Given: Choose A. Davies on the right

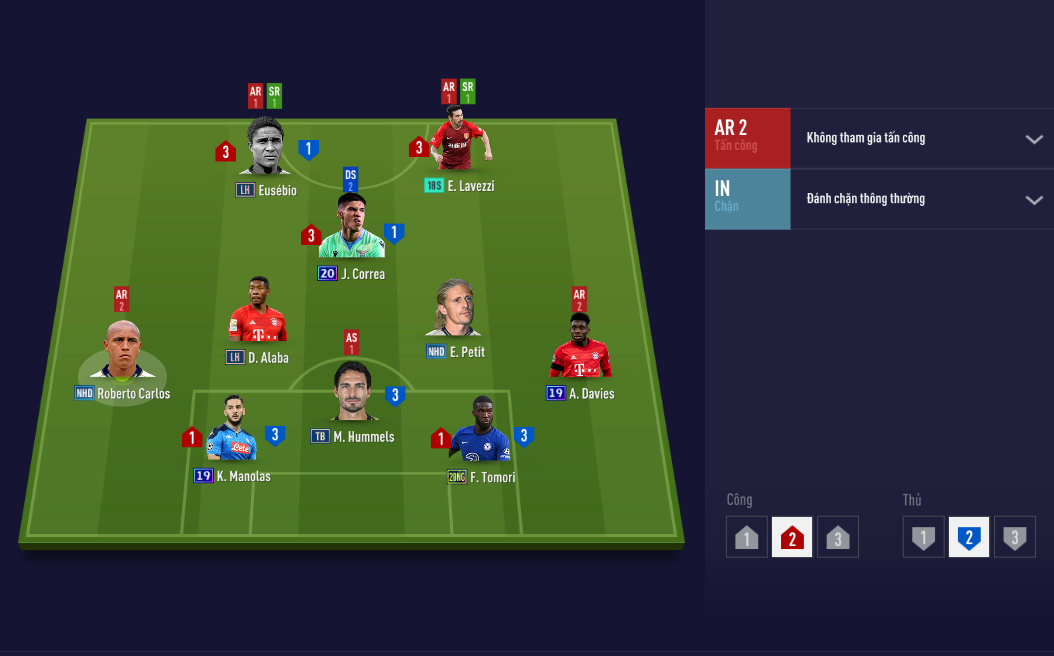Looking at the screenshot, I should point(579,349).
